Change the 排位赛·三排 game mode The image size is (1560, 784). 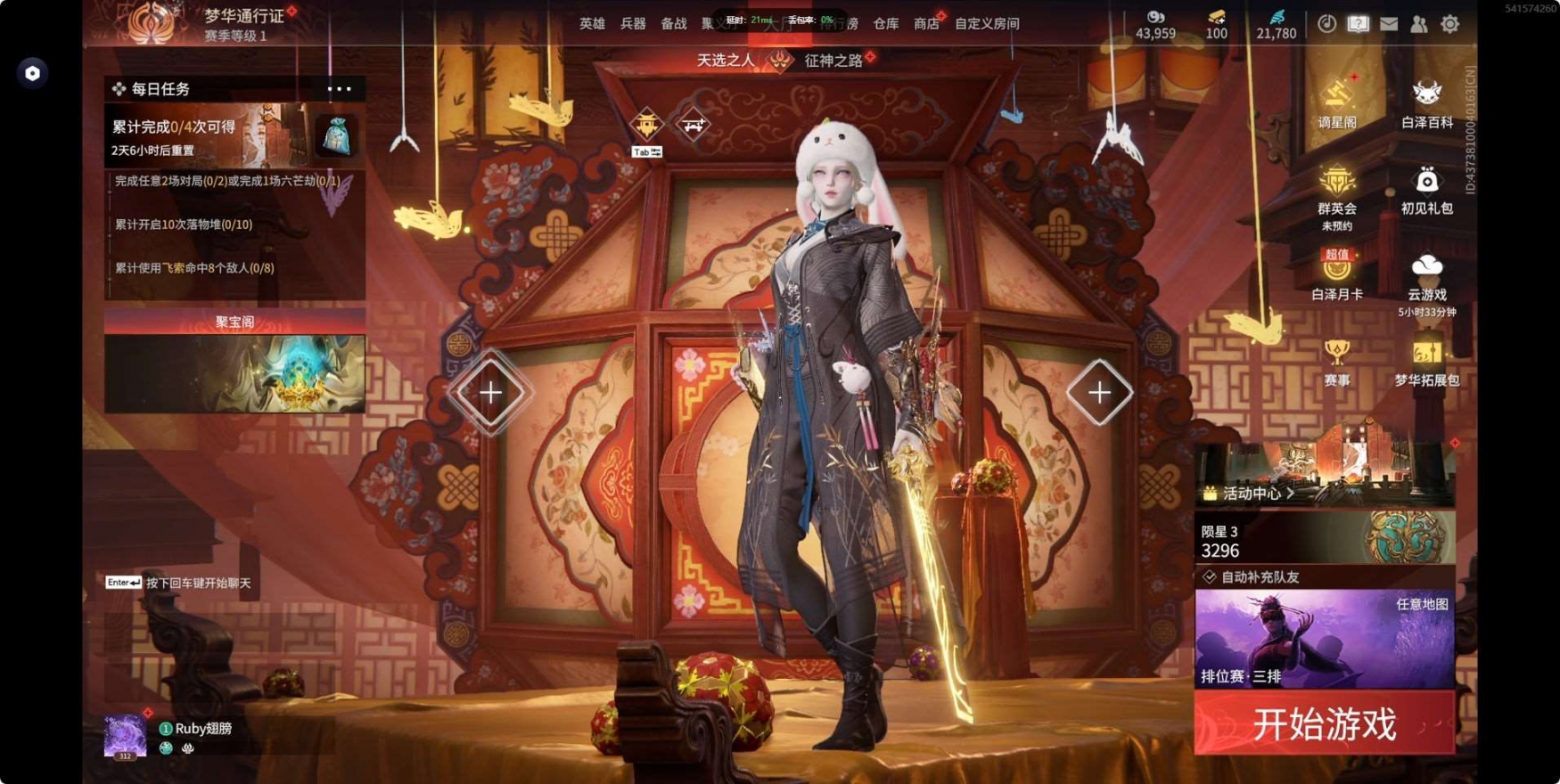1324,640
